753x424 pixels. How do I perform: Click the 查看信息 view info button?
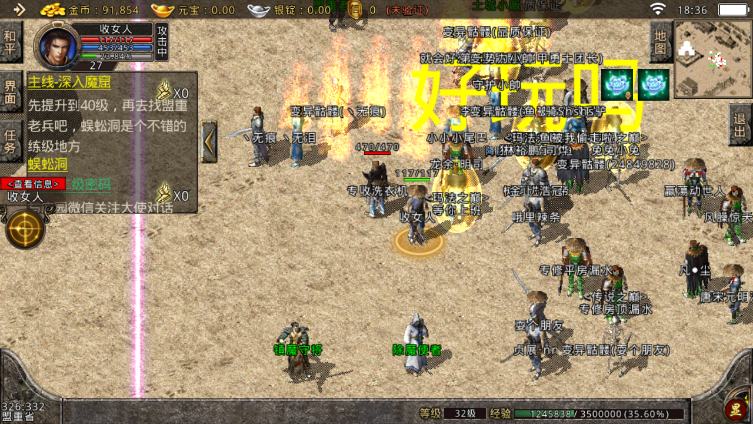tap(34, 184)
